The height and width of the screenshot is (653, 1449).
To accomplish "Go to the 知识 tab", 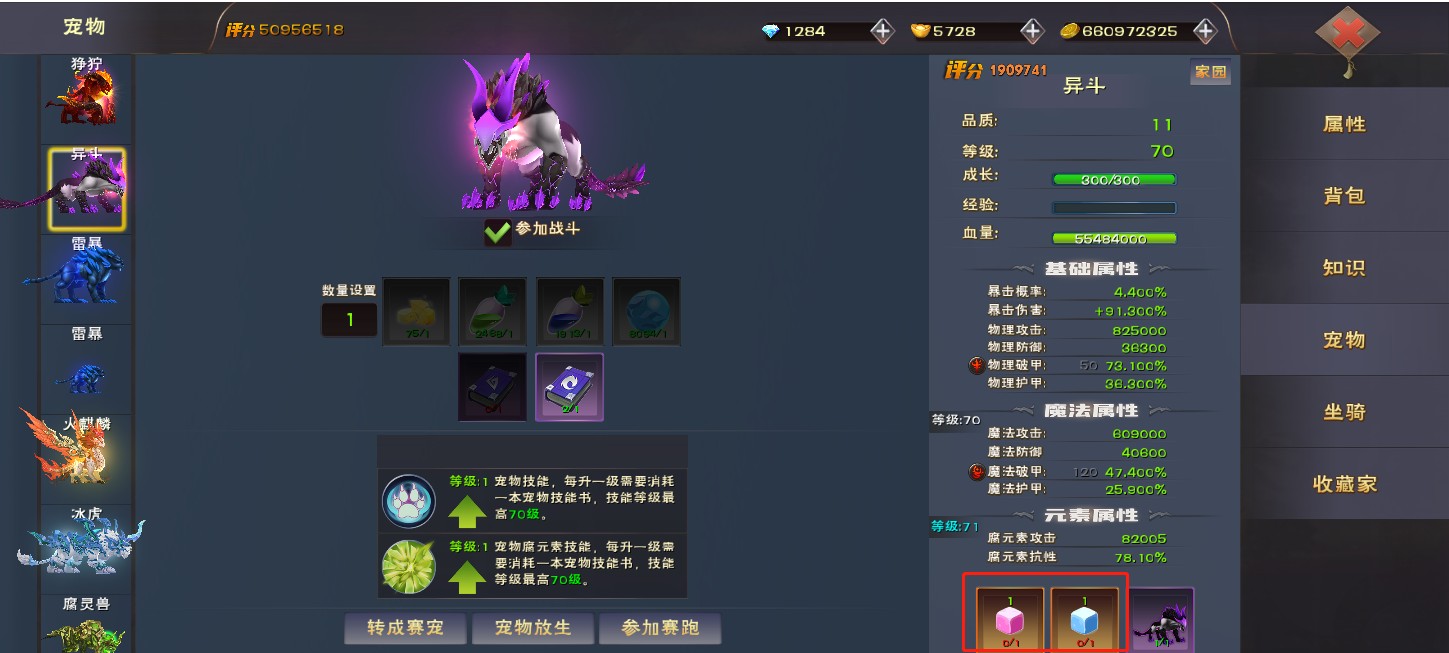I will [1344, 268].
